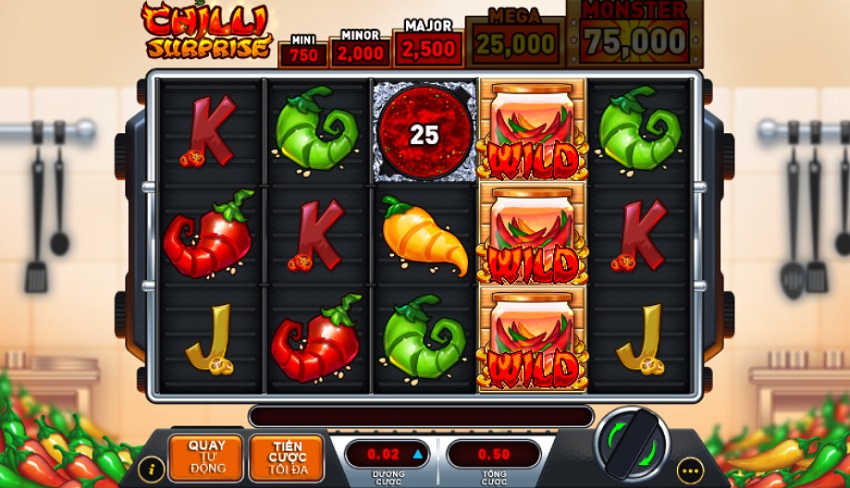The image size is (850, 488).
Task: Open the info paytable icon
Action: (151, 467)
